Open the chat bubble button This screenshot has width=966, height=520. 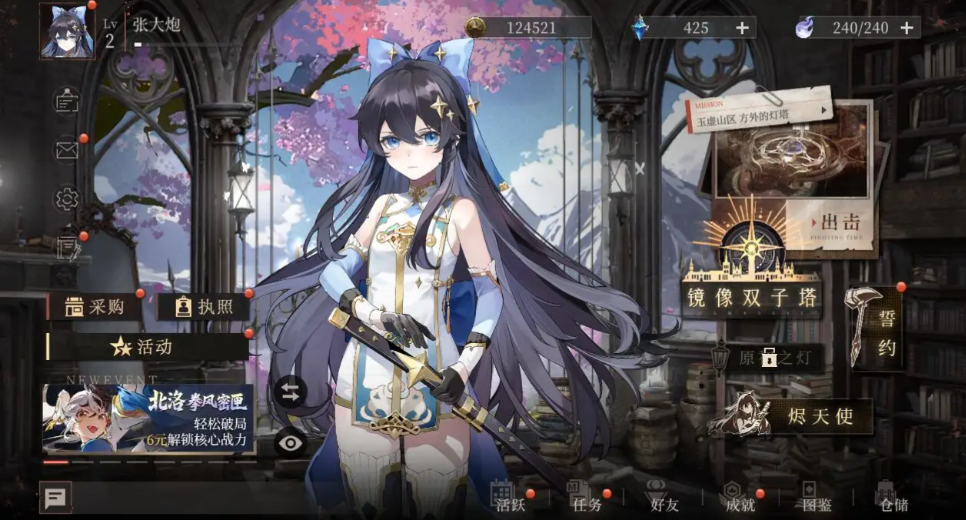click(55, 496)
